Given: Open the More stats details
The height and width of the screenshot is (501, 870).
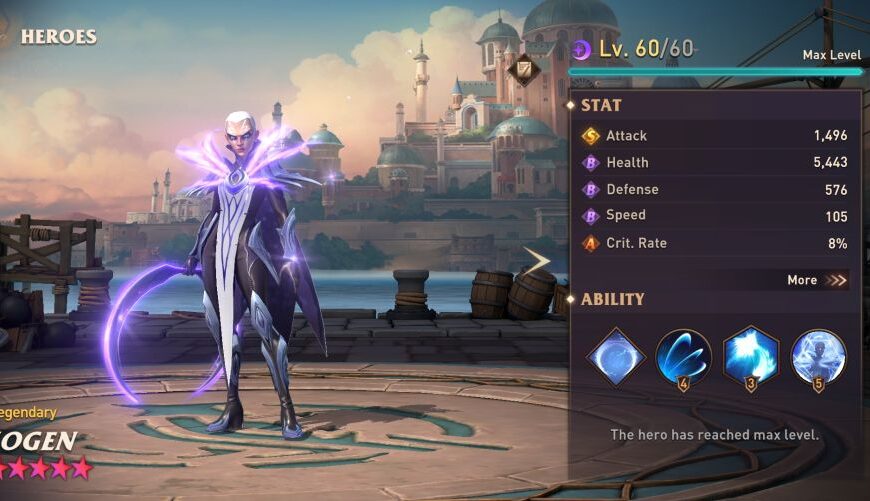Looking at the screenshot, I should tap(817, 280).
